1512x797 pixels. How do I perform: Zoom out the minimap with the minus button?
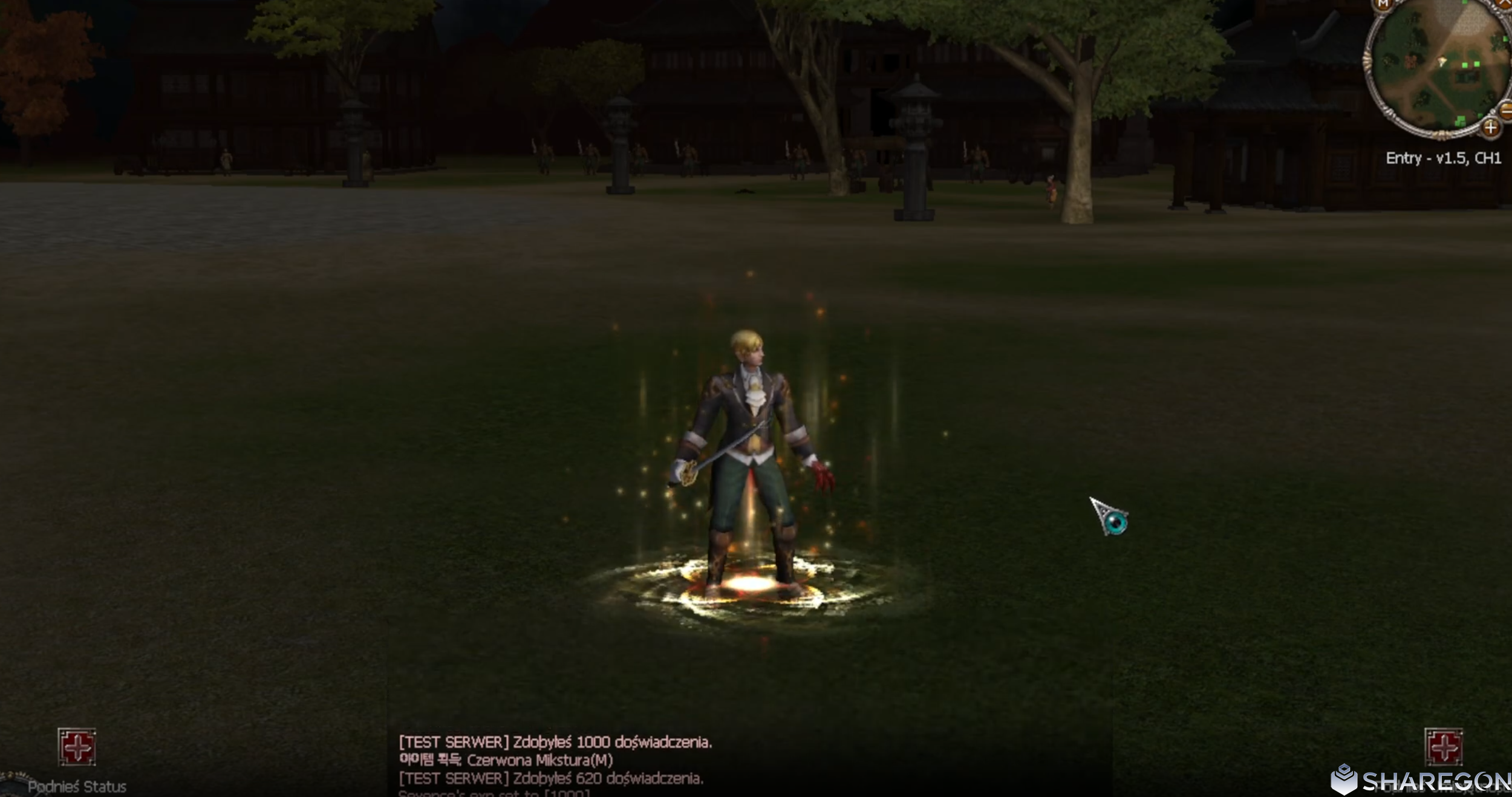1506,110
